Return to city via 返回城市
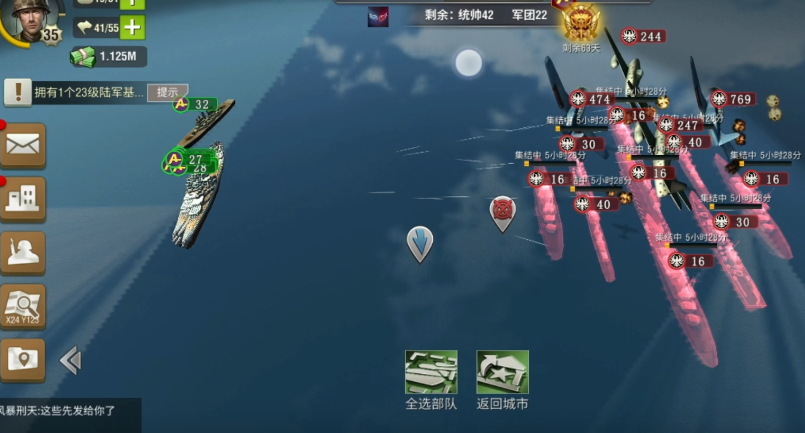The width and height of the screenshot is (805, 433). click(502, 373)
